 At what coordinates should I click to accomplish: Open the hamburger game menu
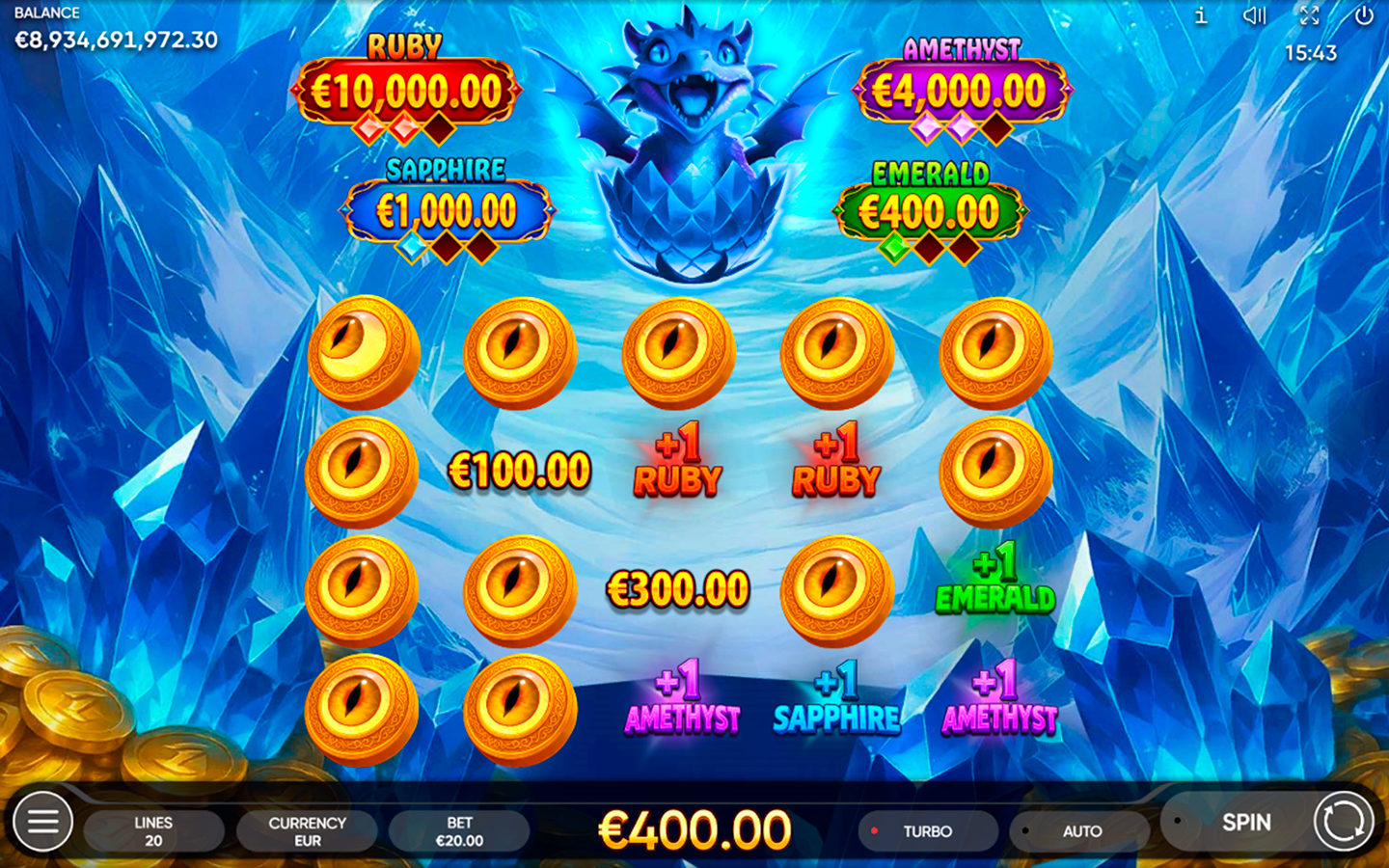point(41,822)
